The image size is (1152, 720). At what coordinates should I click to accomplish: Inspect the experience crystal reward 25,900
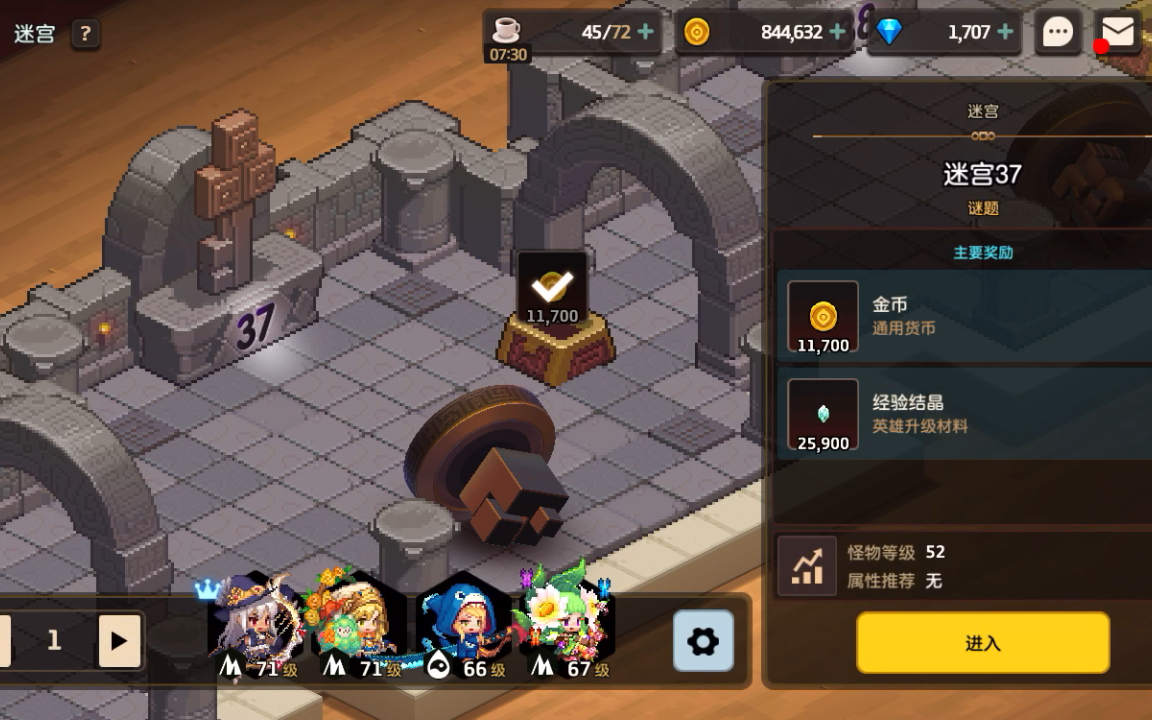823,415
